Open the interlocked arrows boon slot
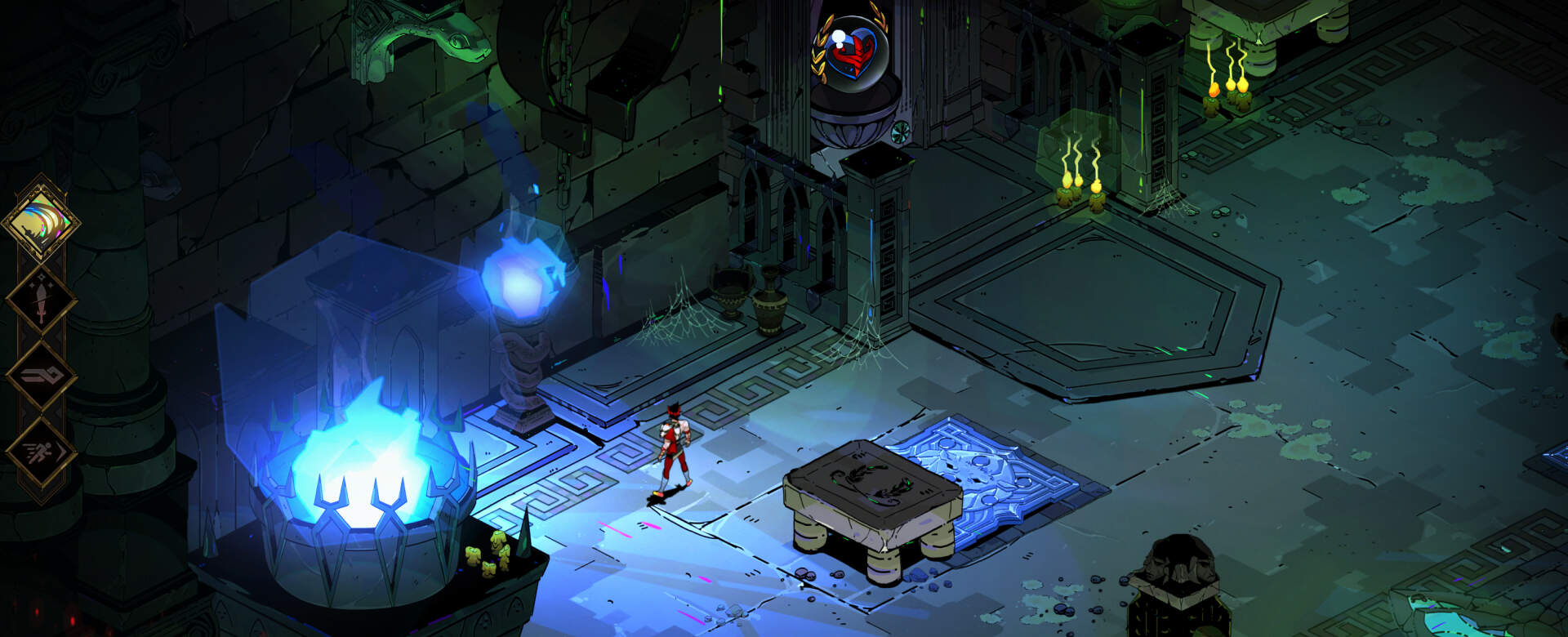The width and height of the screenshot is (1568, 637). [42, 375]
